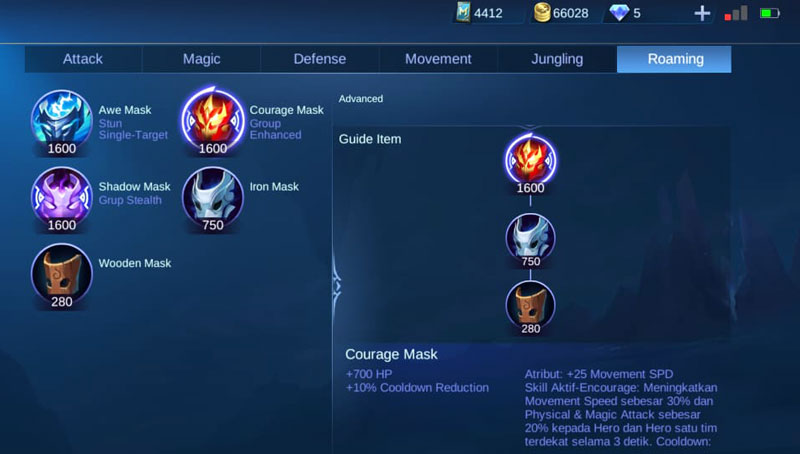Pick the Iron Mask in the item list
Viewport: 800px width, 454px height.
pos(212,196)
